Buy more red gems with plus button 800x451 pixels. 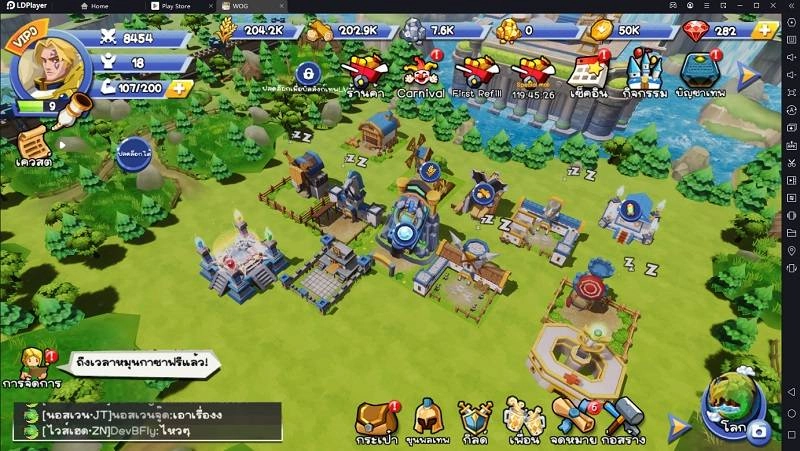click(766, 30)
